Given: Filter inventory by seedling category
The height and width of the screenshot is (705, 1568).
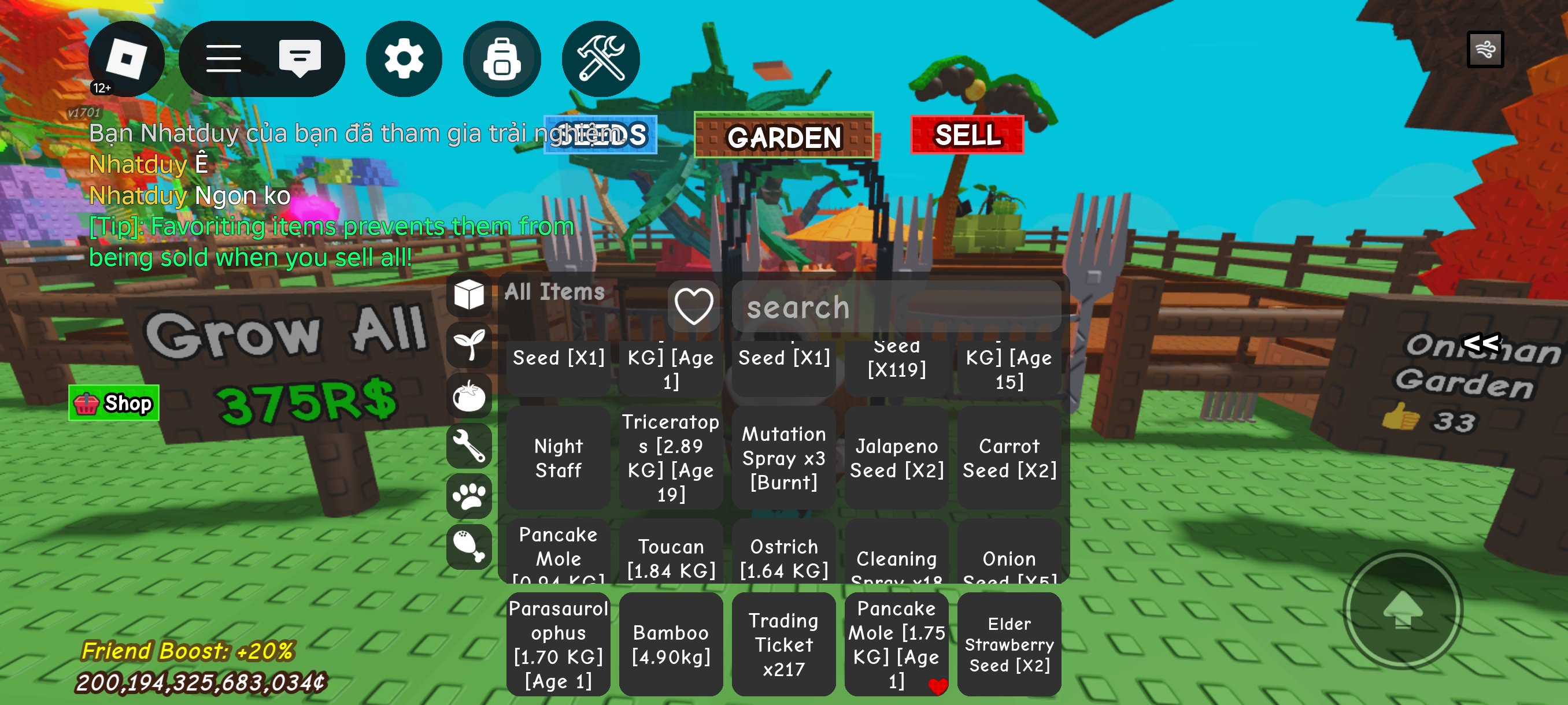Looking at the screenshot, I should pos(469,345).
